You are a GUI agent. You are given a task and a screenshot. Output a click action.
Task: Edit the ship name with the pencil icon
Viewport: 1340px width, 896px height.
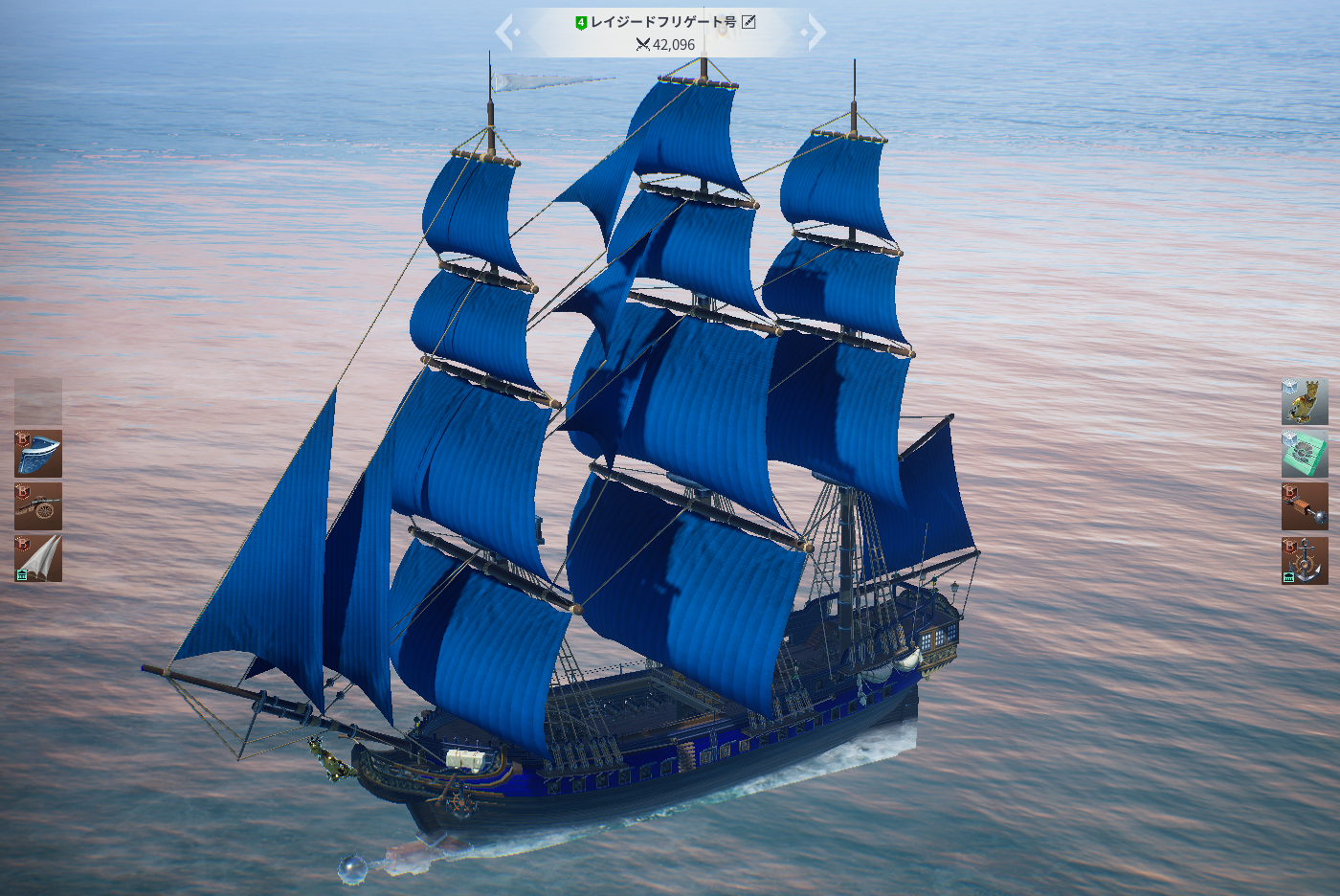pyautogui.click(x=748, y=22)
